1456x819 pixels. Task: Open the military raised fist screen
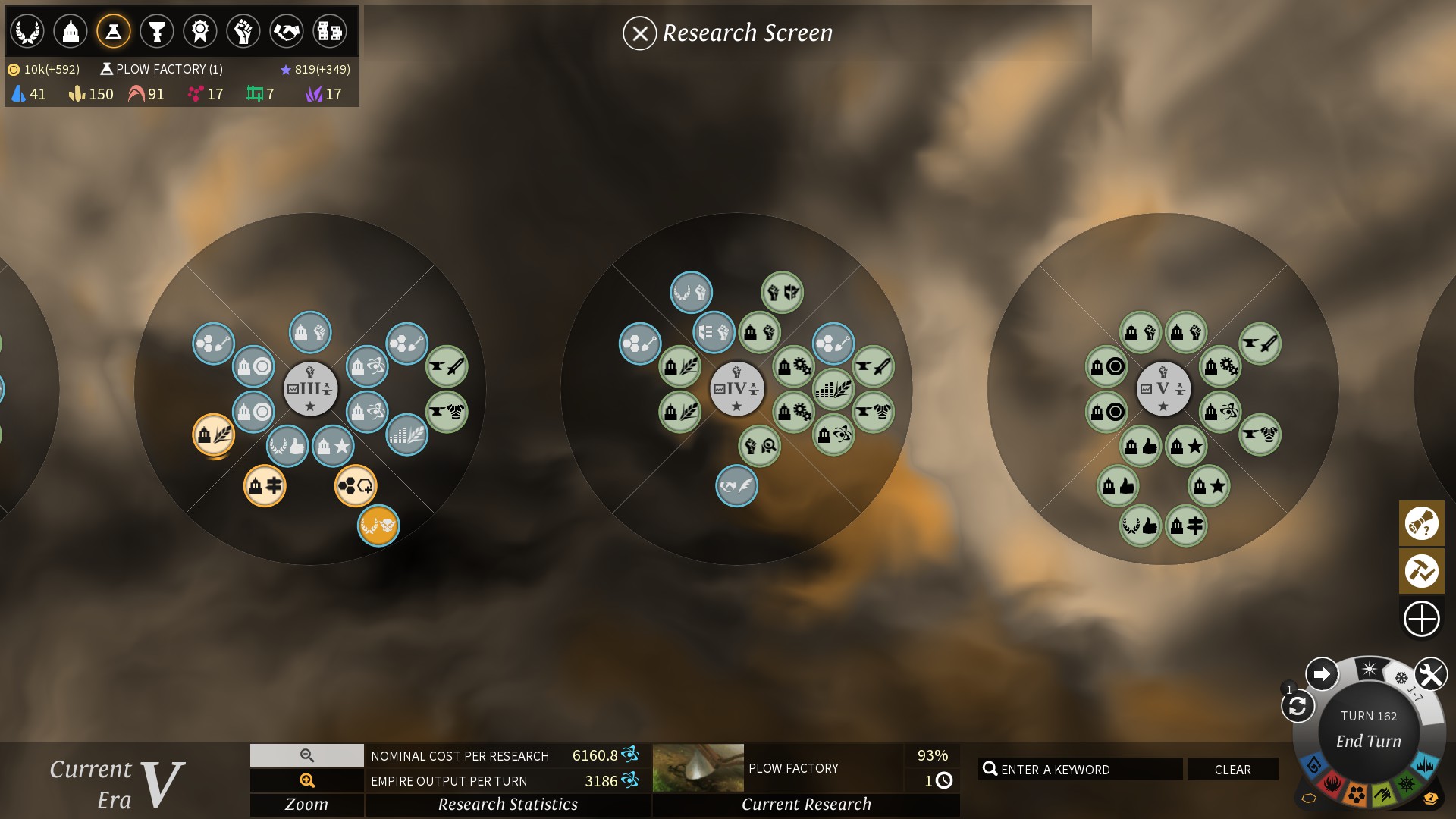pyautogui.click(x=243, y=31)
